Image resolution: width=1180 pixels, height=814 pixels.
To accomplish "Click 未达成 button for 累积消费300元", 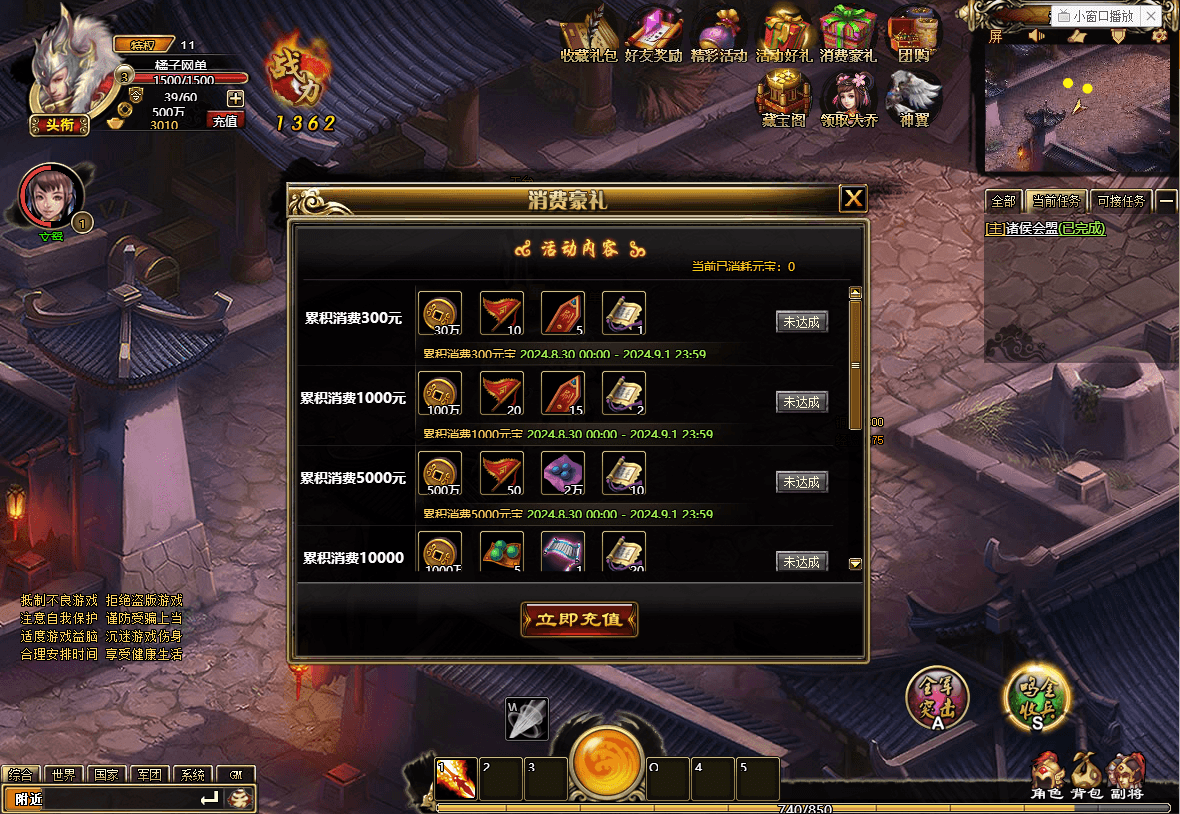I will 802,322.
